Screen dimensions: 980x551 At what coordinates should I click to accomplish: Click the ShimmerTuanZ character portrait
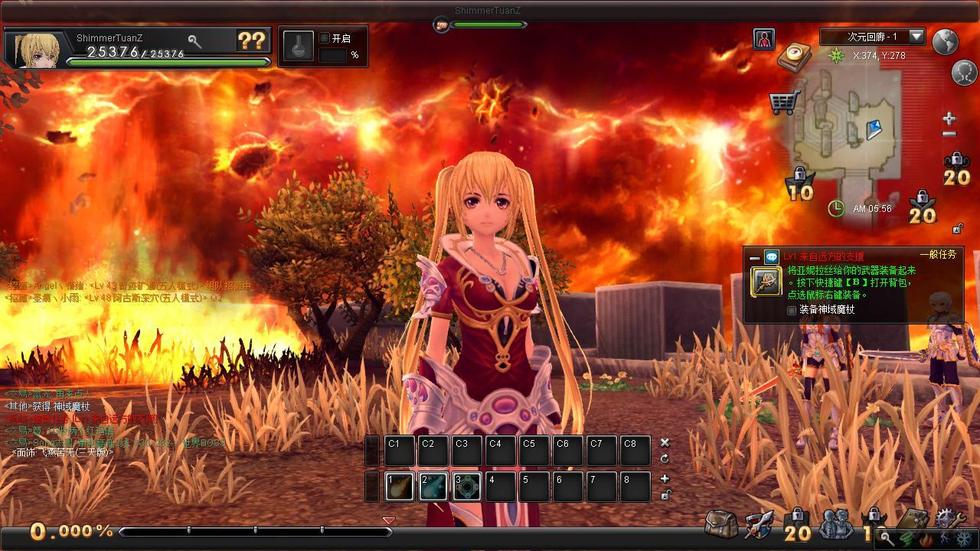click(34, 48)
